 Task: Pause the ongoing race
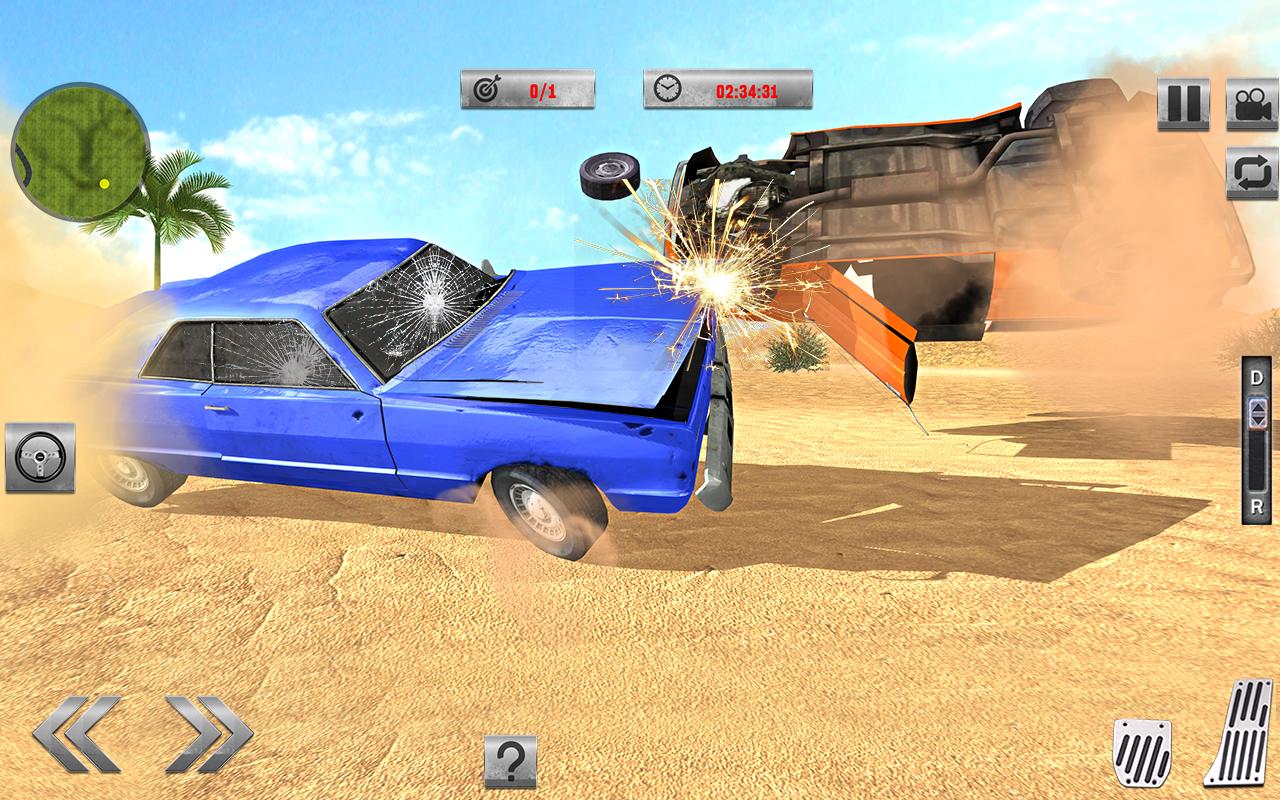1183,103
